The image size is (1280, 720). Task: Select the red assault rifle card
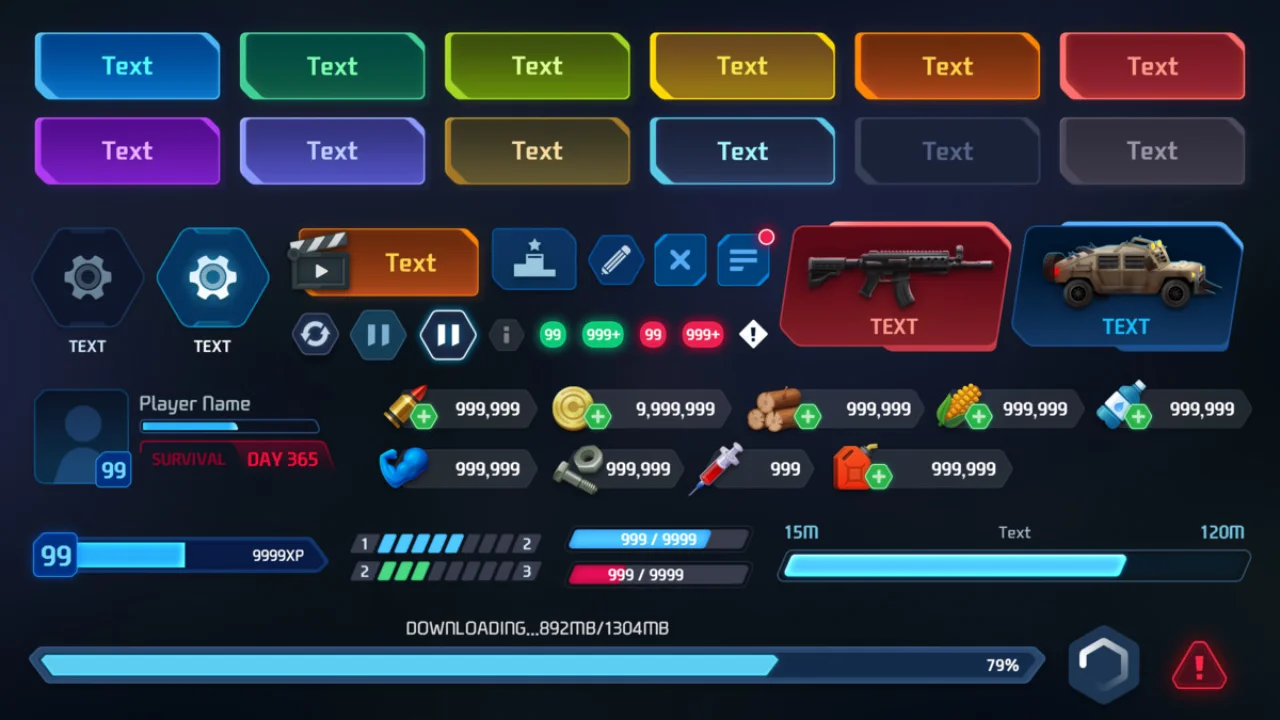tap(895, 284)
